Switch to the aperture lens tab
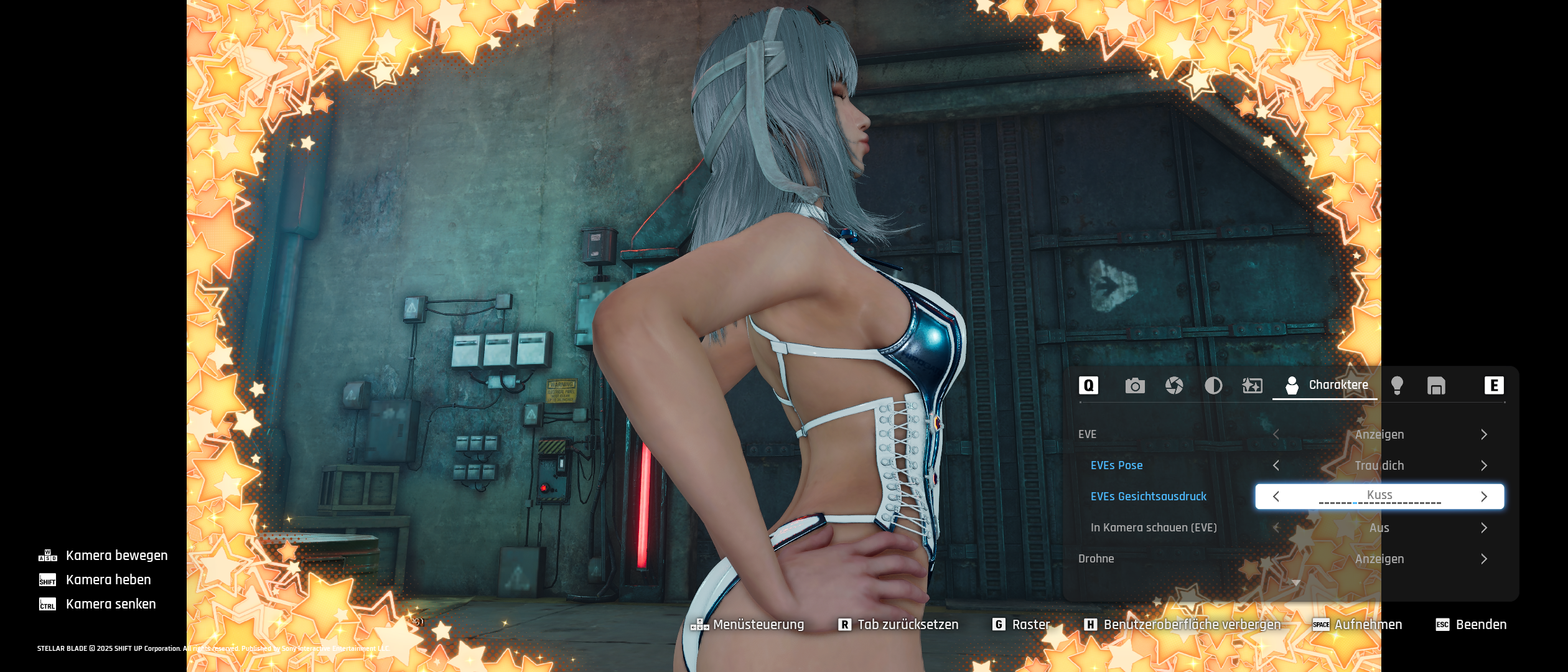The width and height of the screenshot is (1568, 672). point(1174,386)
